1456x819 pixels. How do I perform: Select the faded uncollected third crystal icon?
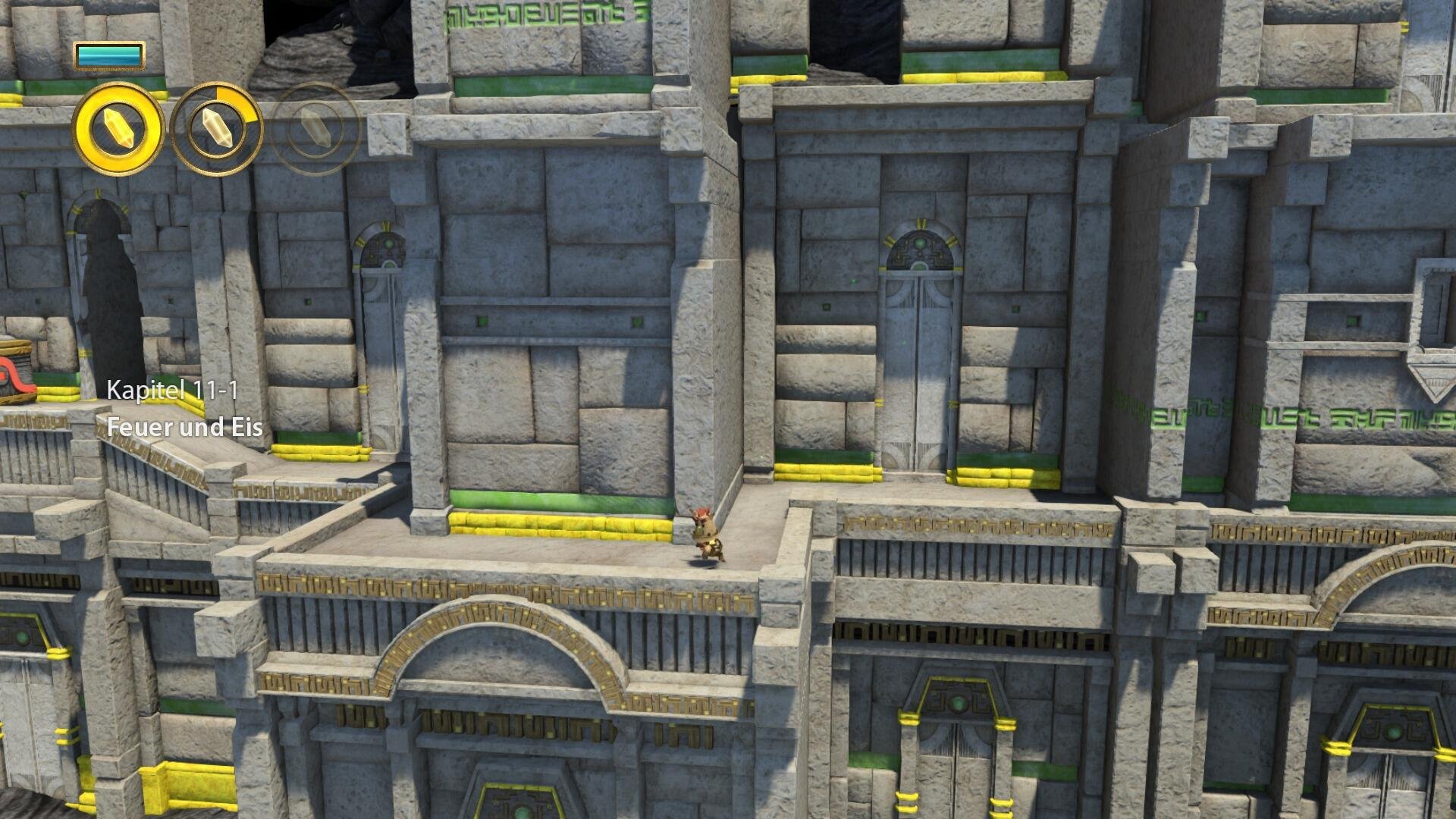click(317, 127)
